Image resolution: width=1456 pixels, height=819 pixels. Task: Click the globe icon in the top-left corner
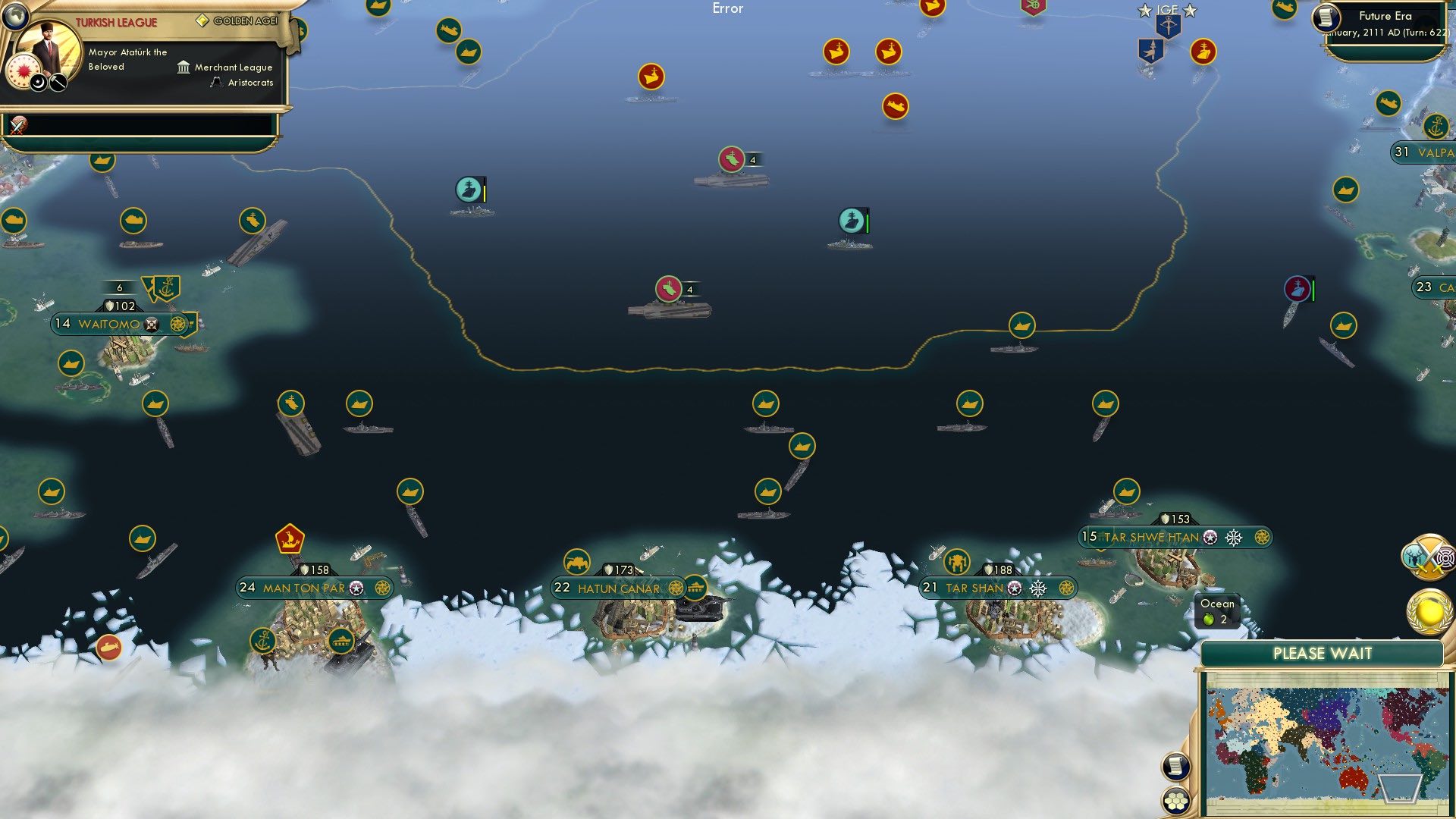point(14,14)
